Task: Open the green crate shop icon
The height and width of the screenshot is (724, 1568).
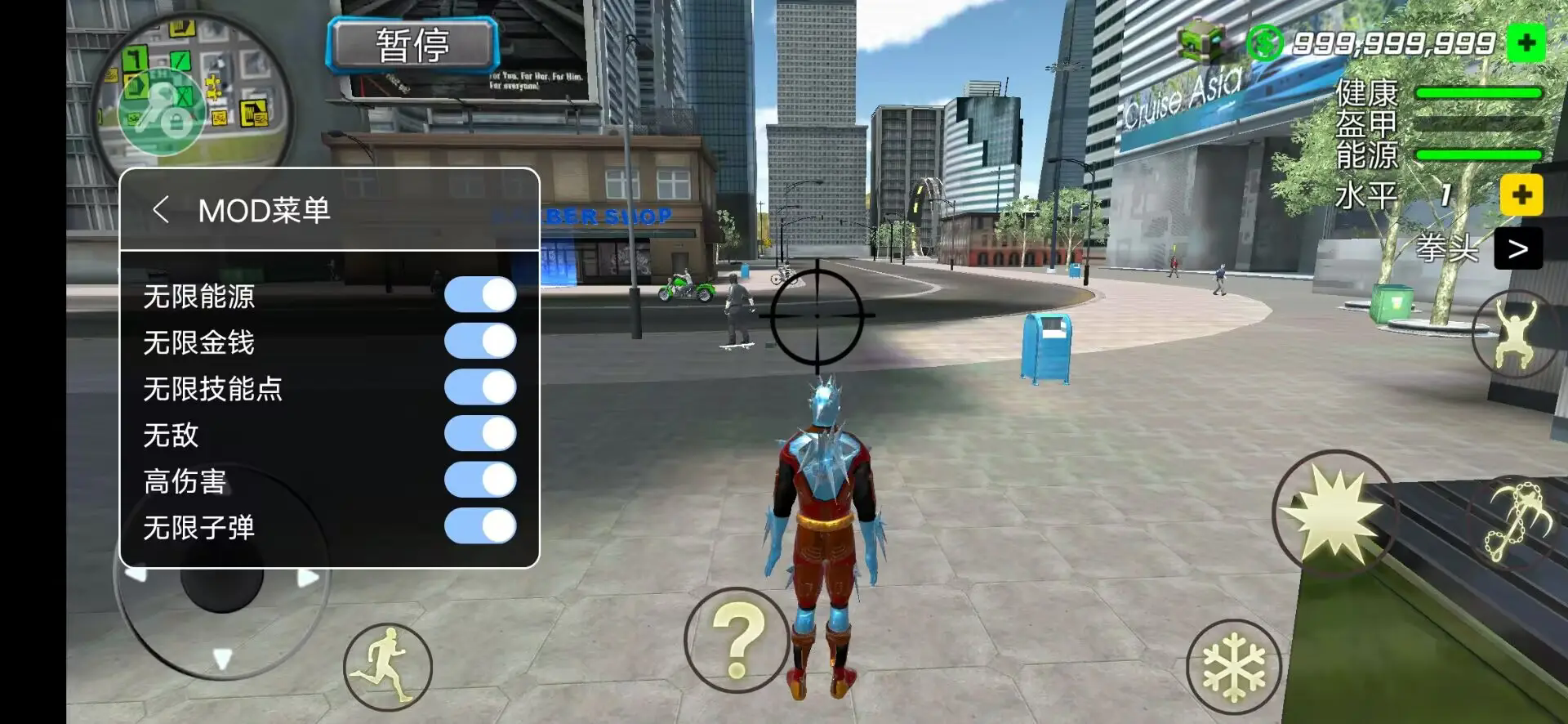Action: [1200, 41]
